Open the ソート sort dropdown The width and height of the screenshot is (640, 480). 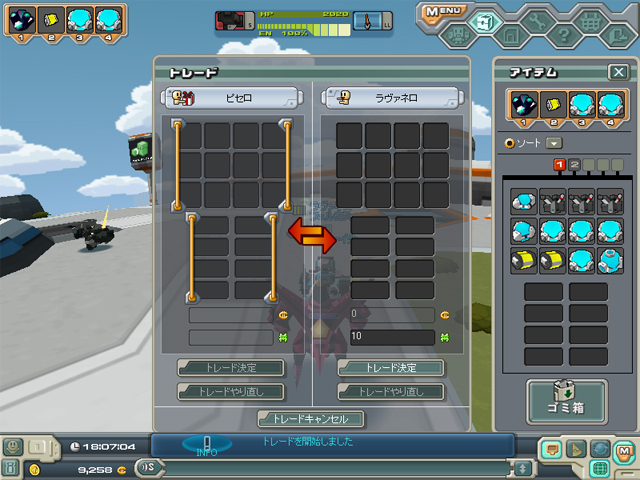click(554, 143)
